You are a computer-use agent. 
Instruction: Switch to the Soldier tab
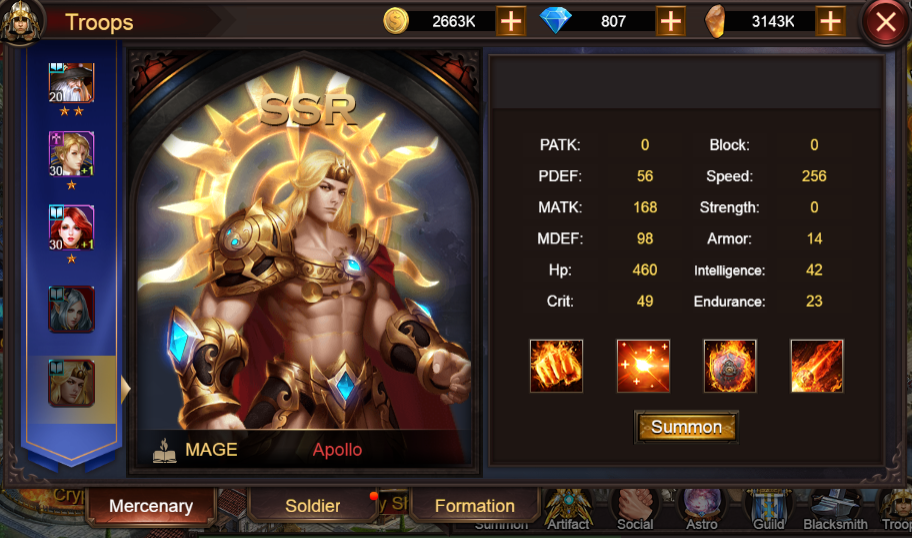[x=313, y=506]
